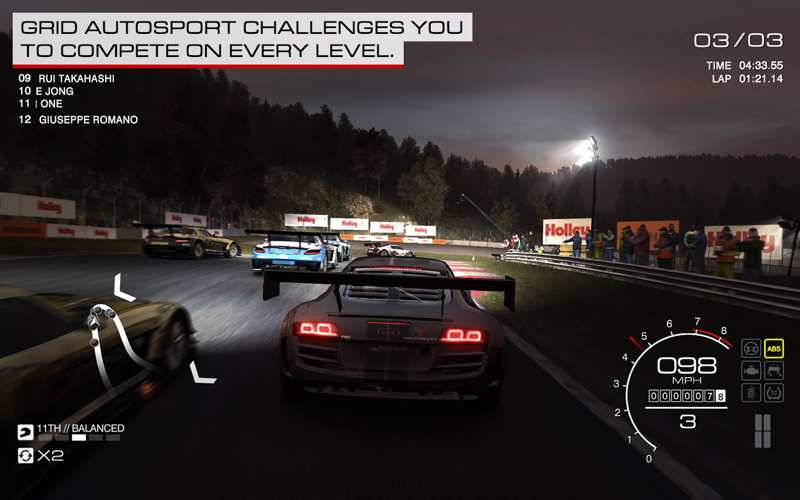Click the teammate command icon beside 11TH
This screenshot has width=800, height=500.
pyautogui.click(x=25, y=433)
